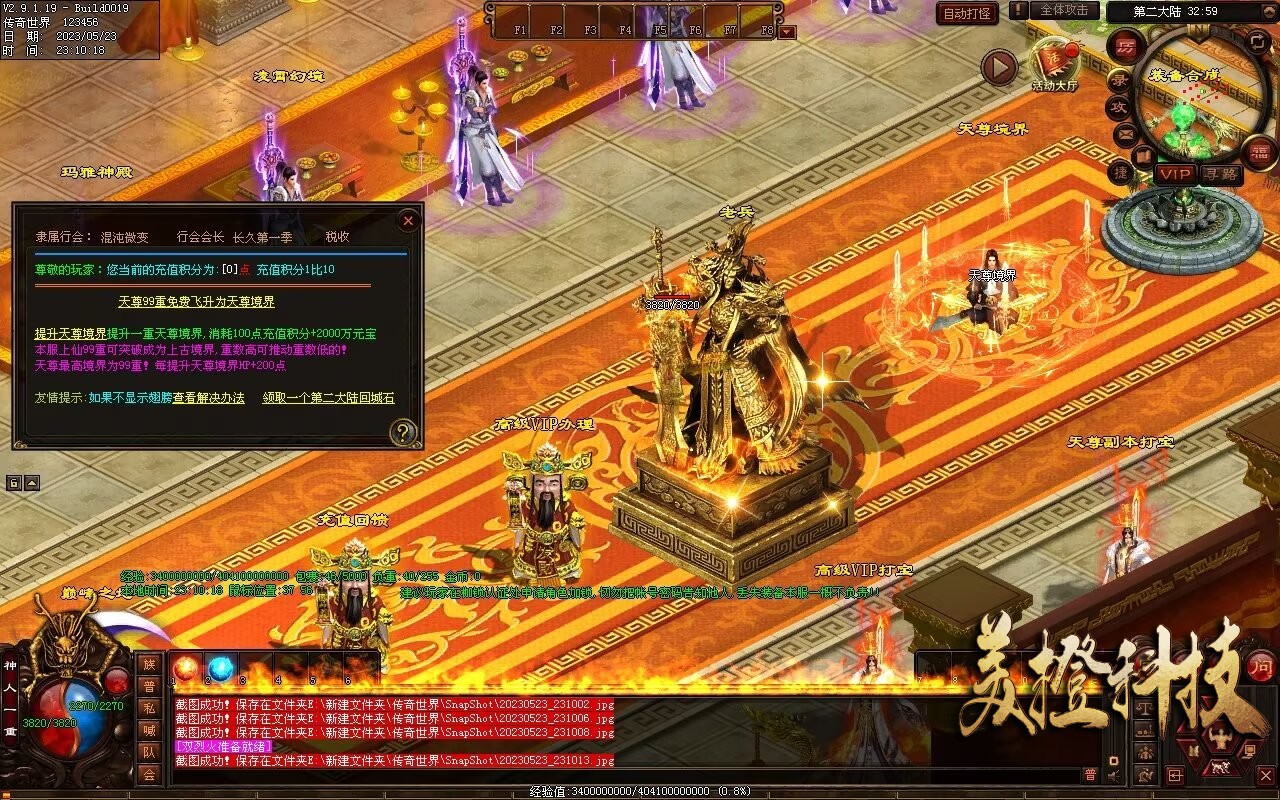This screenshot has height=800, width=1280.
Task: Open the envelope mail icon
Action: click(x=1125, y=133)
